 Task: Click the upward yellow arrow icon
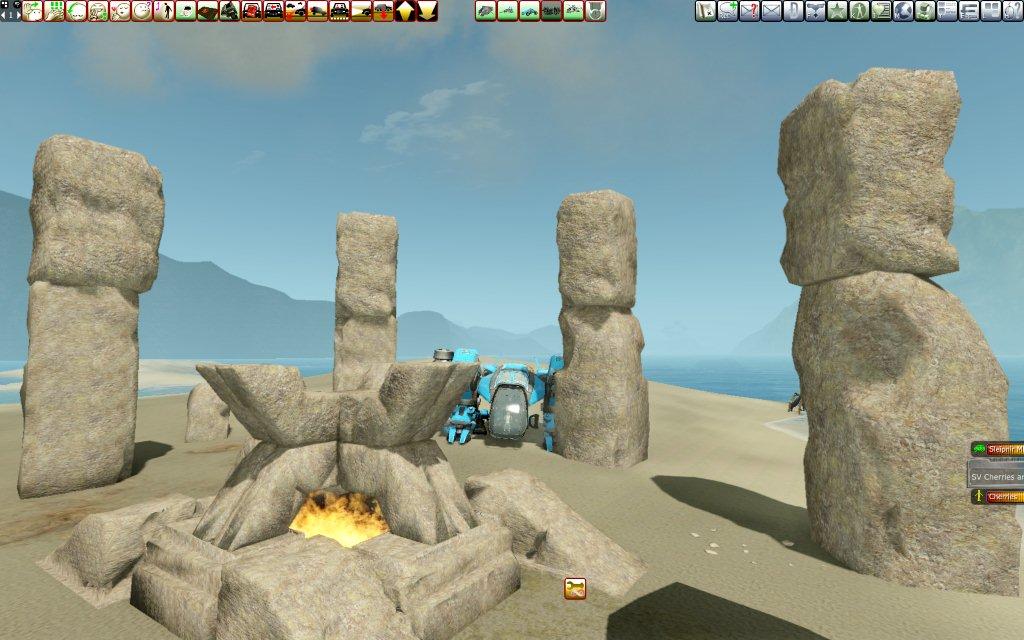pos(406,11)
